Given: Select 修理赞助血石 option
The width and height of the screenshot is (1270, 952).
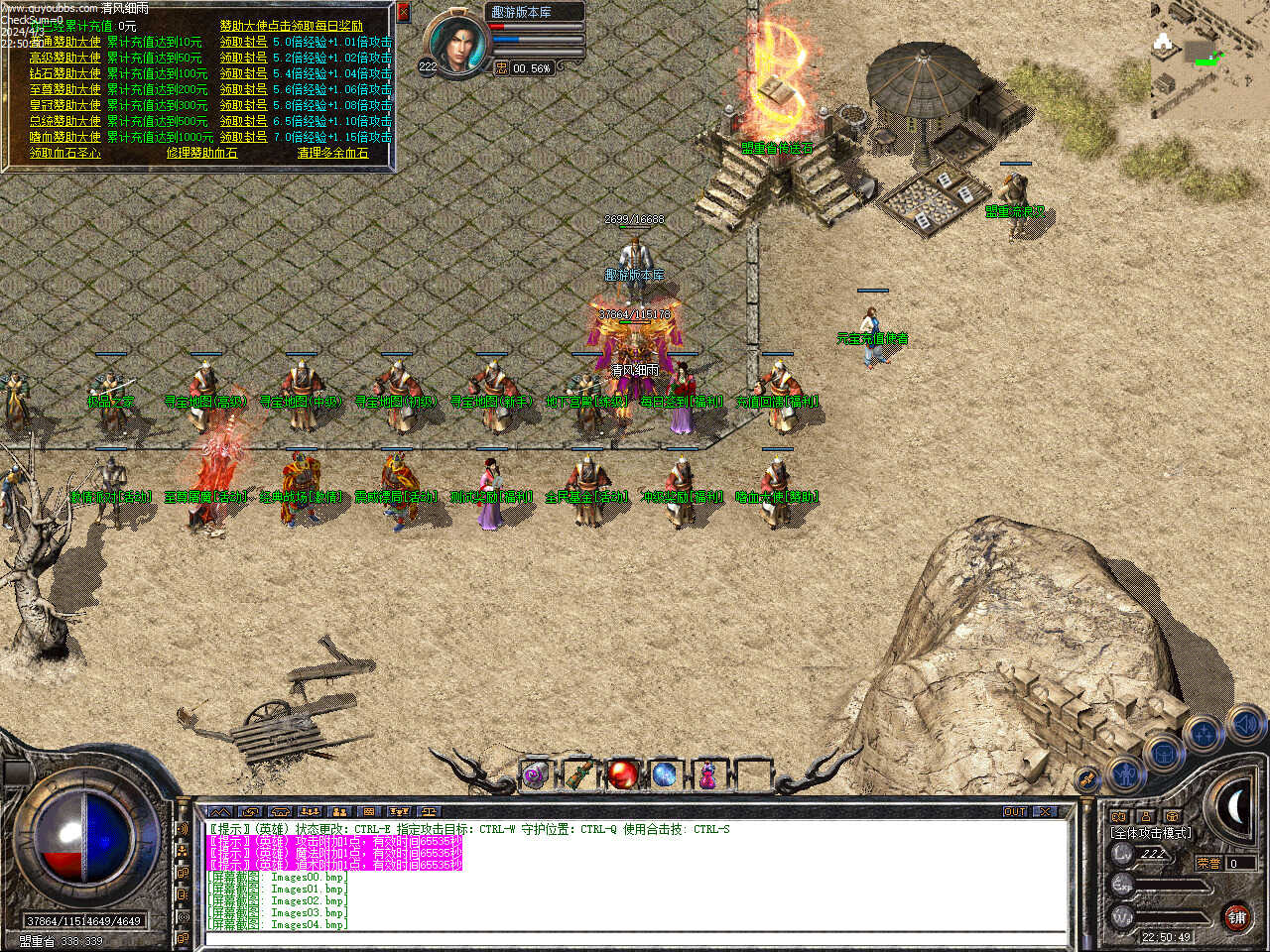Looking at the screenshot, I should [x=201, y=153].
